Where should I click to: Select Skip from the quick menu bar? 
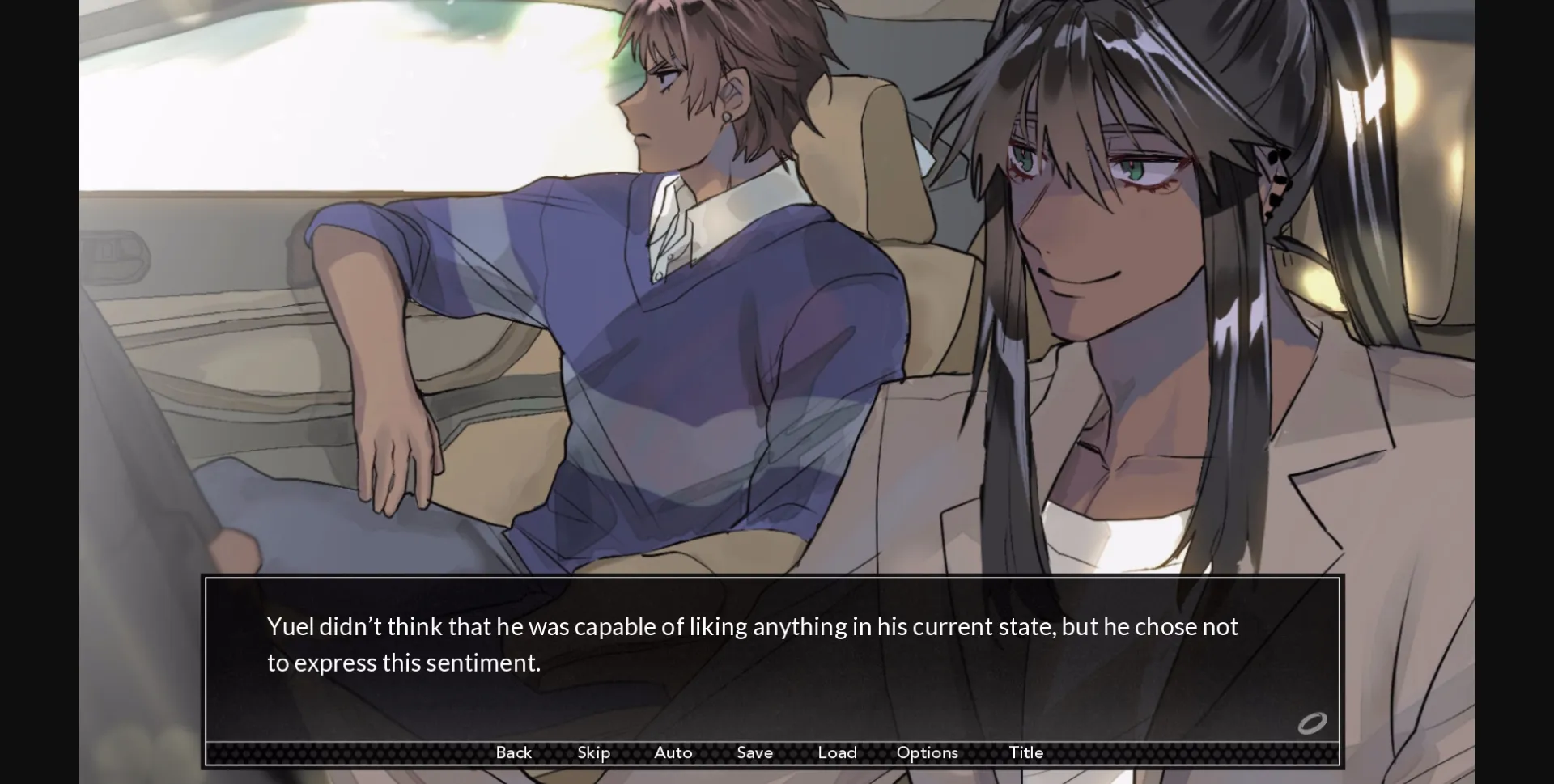[593, 752]
